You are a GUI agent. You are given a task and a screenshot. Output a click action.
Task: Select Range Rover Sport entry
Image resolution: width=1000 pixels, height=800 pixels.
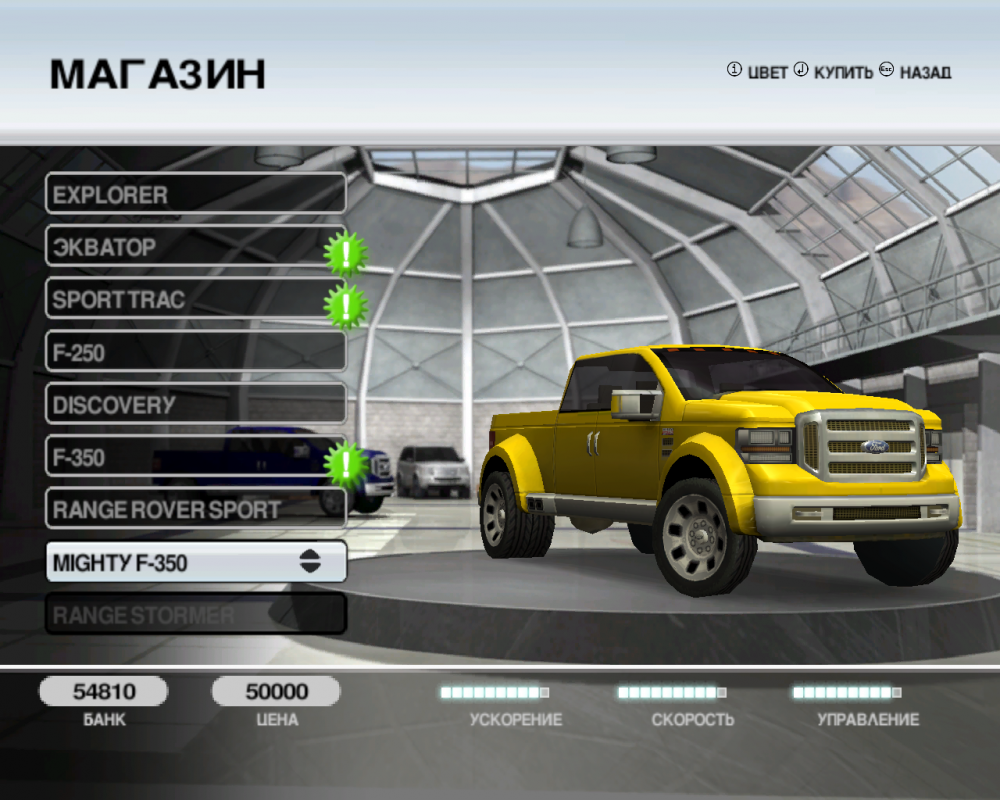[195, 510]
